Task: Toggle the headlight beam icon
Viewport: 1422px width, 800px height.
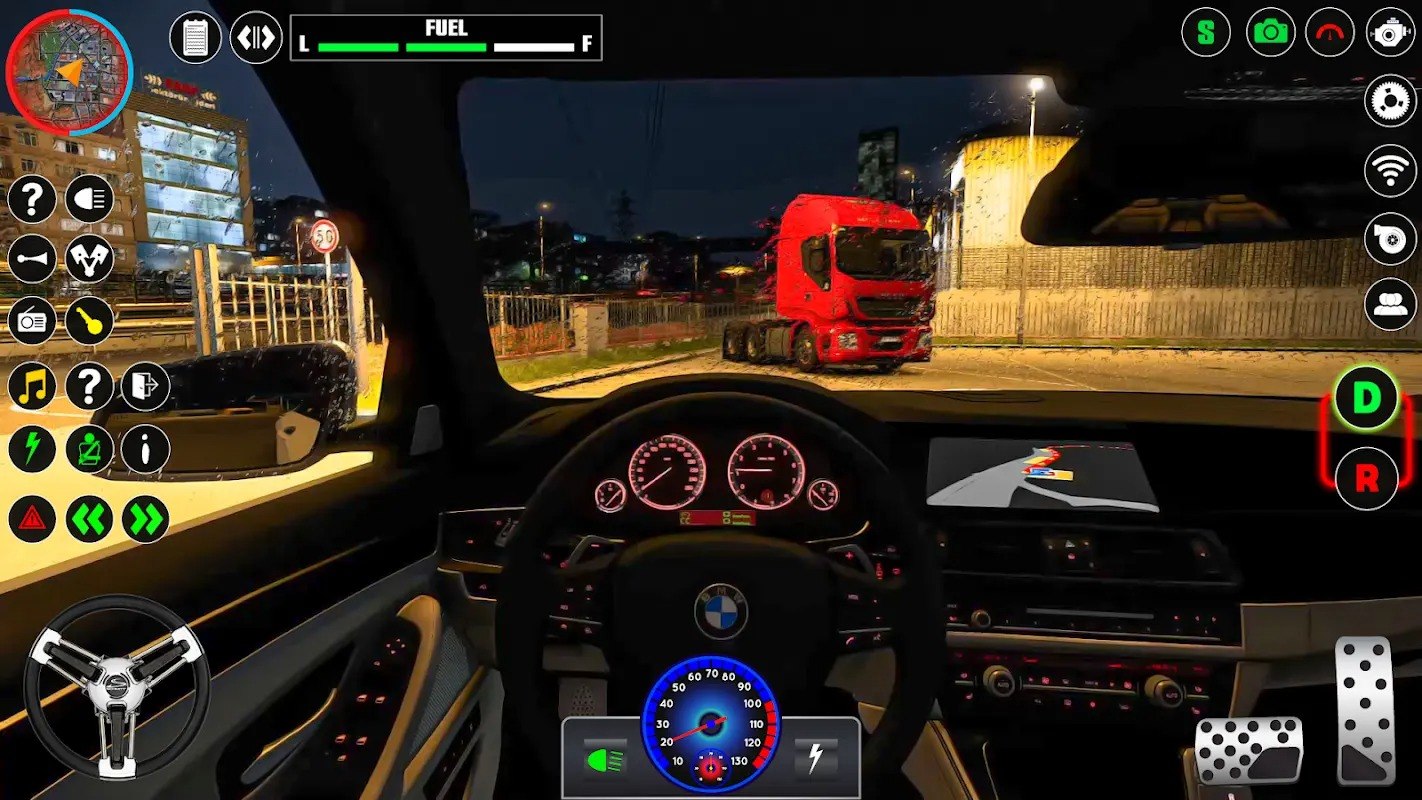Action: [x=90, y=199]
